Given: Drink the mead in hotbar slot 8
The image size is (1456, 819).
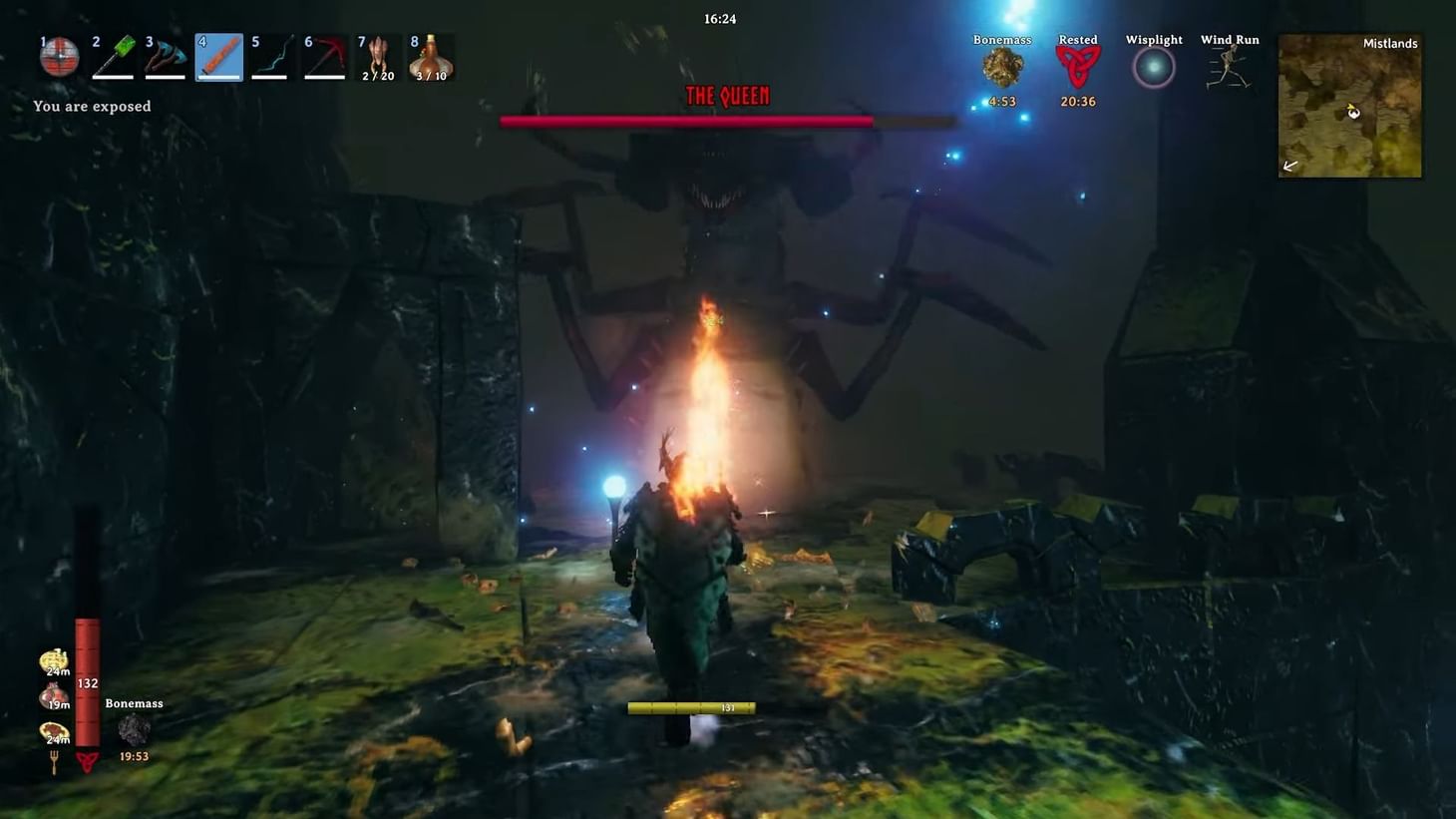Looking at the screenshot, I should tap(431, 56).
